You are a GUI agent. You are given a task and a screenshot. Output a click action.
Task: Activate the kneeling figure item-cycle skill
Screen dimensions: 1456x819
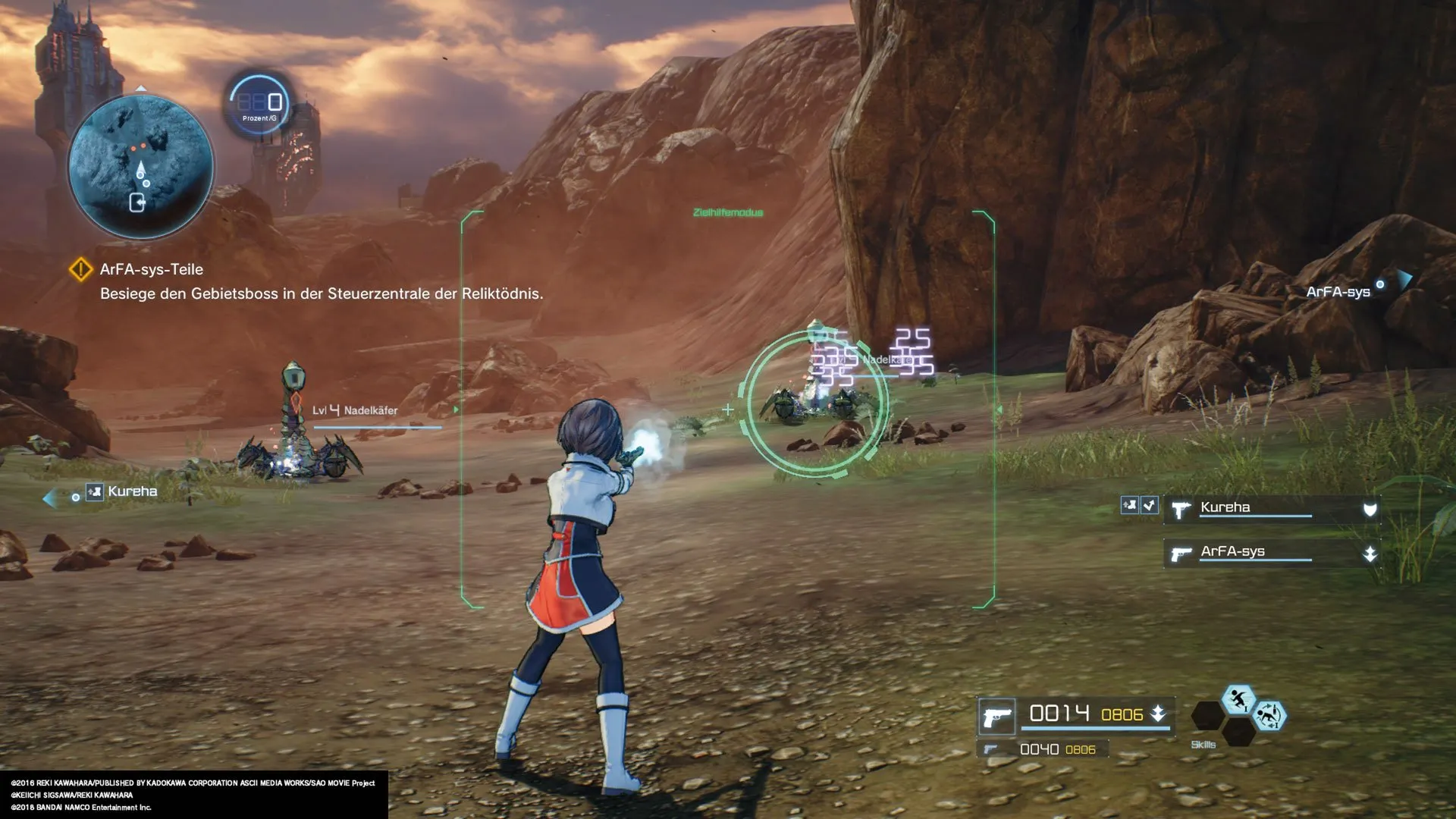click(x=1269, y=716)
